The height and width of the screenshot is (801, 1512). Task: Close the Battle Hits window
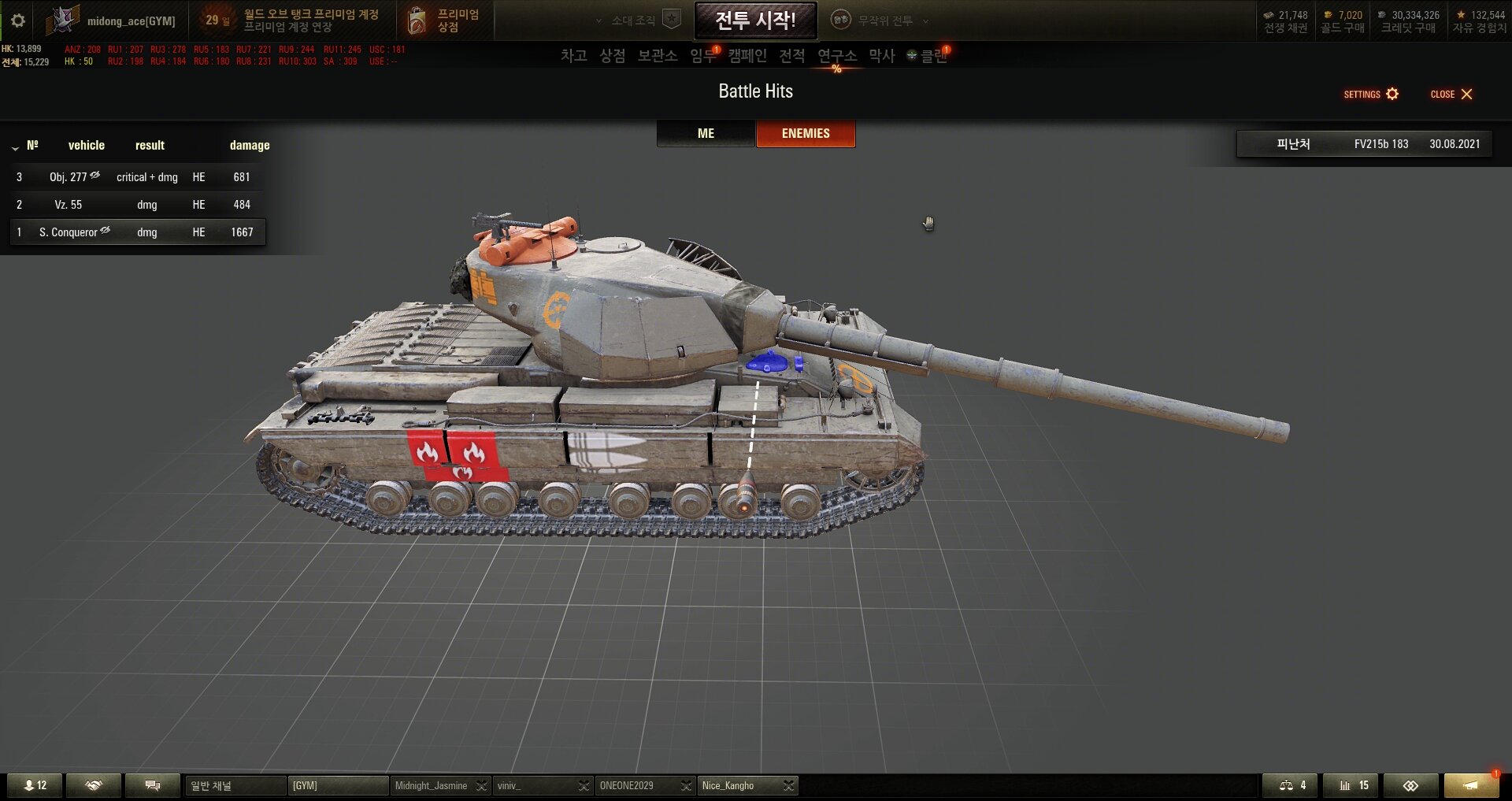pos(1451,95)
